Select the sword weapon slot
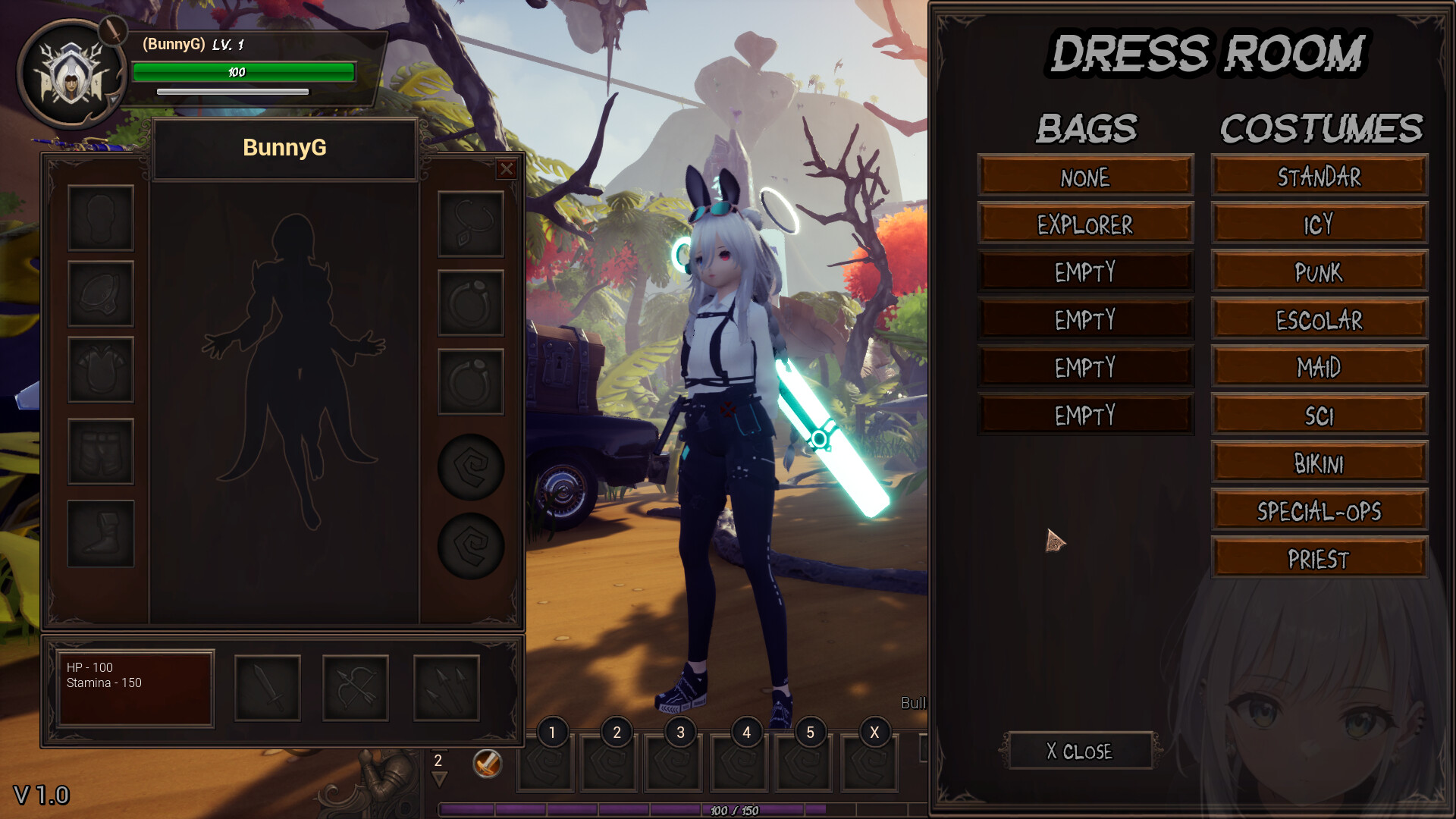The width and height of the screenshot is (1456, 819). [268, 688]
